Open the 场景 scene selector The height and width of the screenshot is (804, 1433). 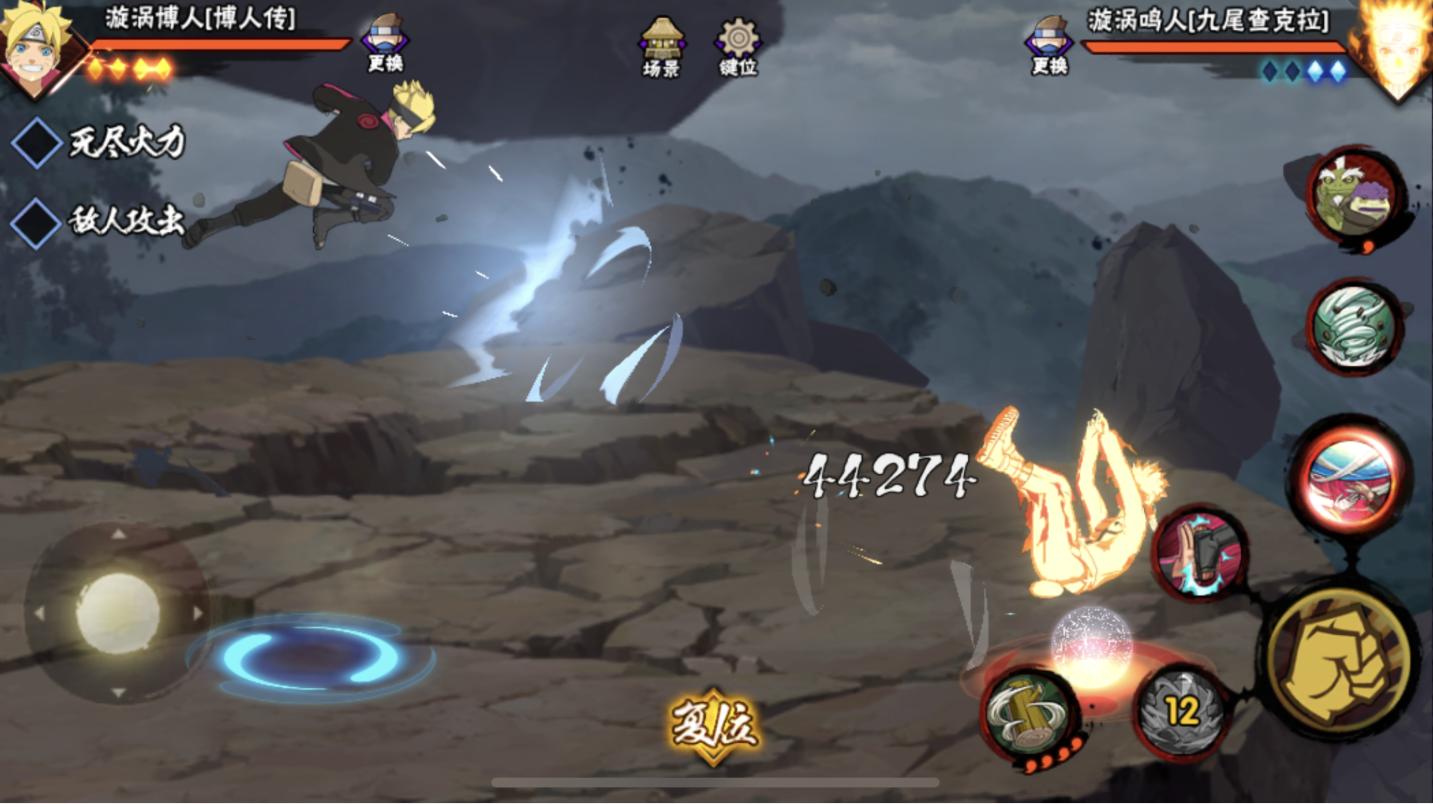tap(661, 45)
